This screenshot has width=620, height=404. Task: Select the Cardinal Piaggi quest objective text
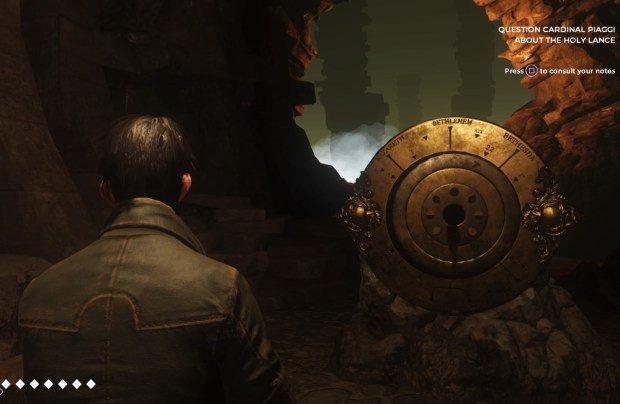pos(556,35)
